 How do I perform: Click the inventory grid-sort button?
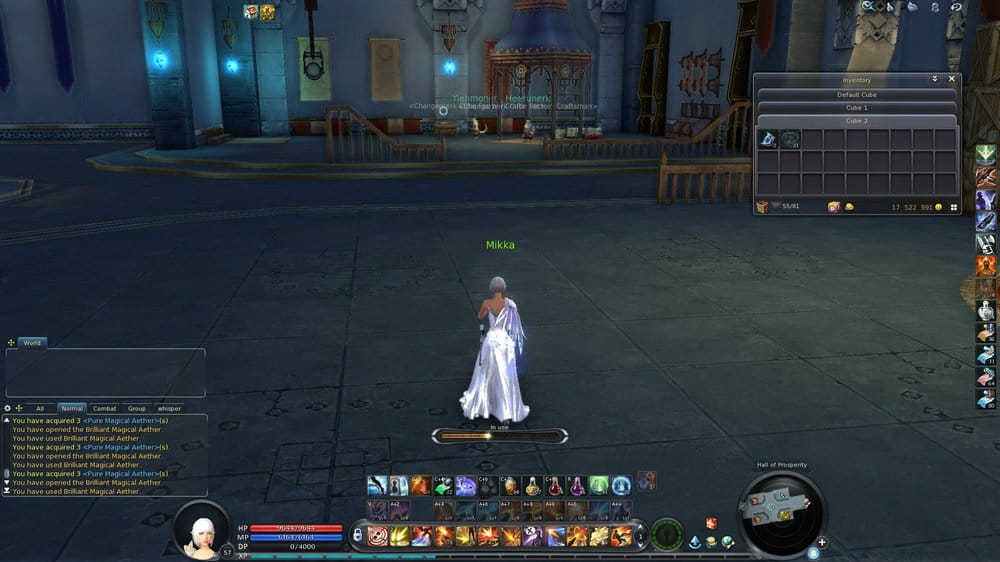click(954, 207)
